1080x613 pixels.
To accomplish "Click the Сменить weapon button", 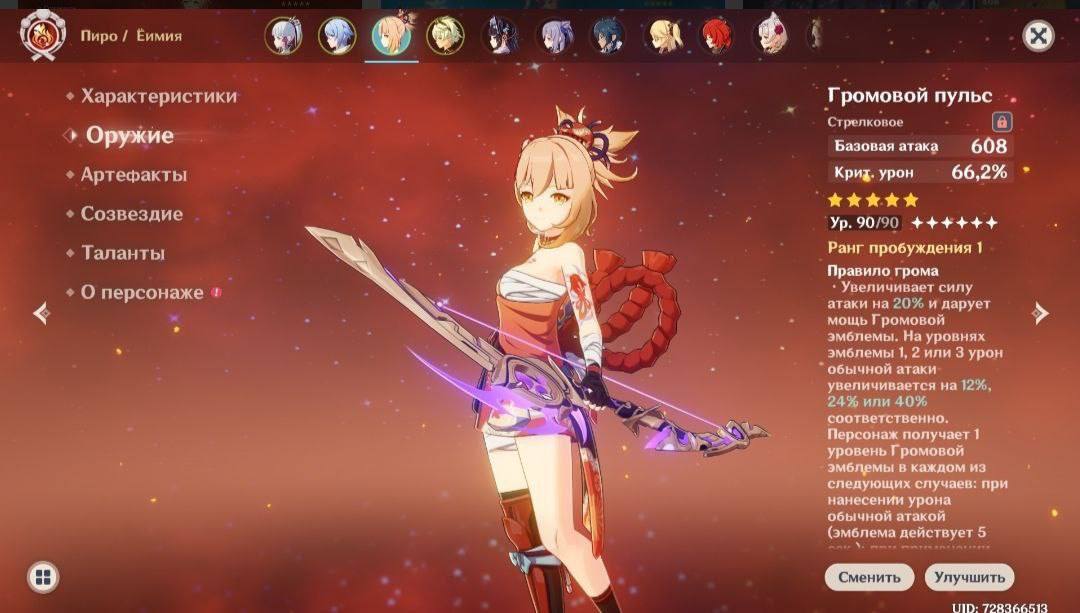I will pyautogui.click(x=869, y=577).
